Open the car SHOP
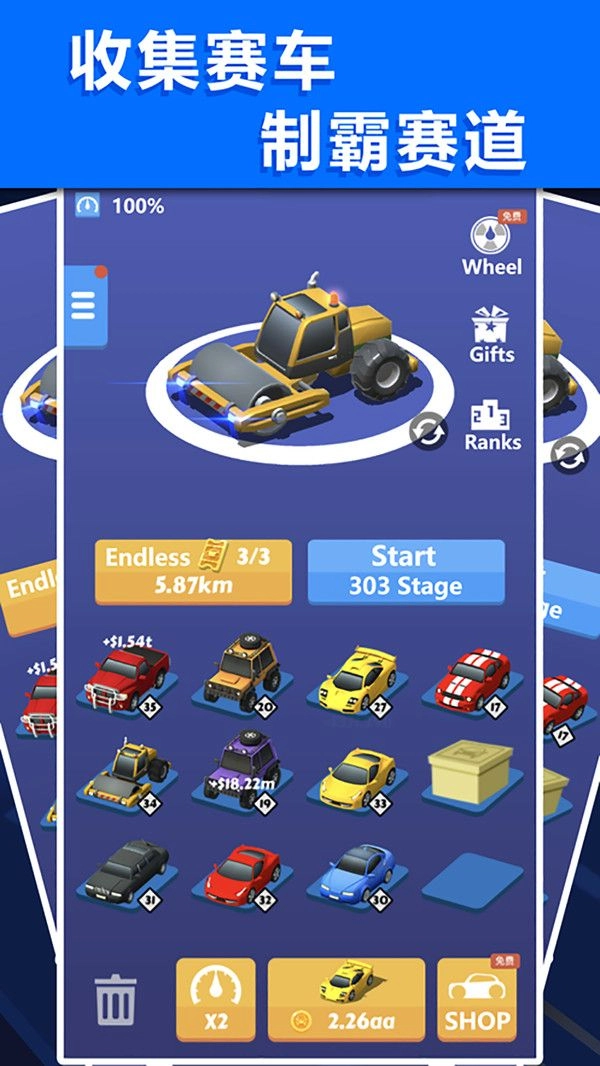 (478, 1002)
